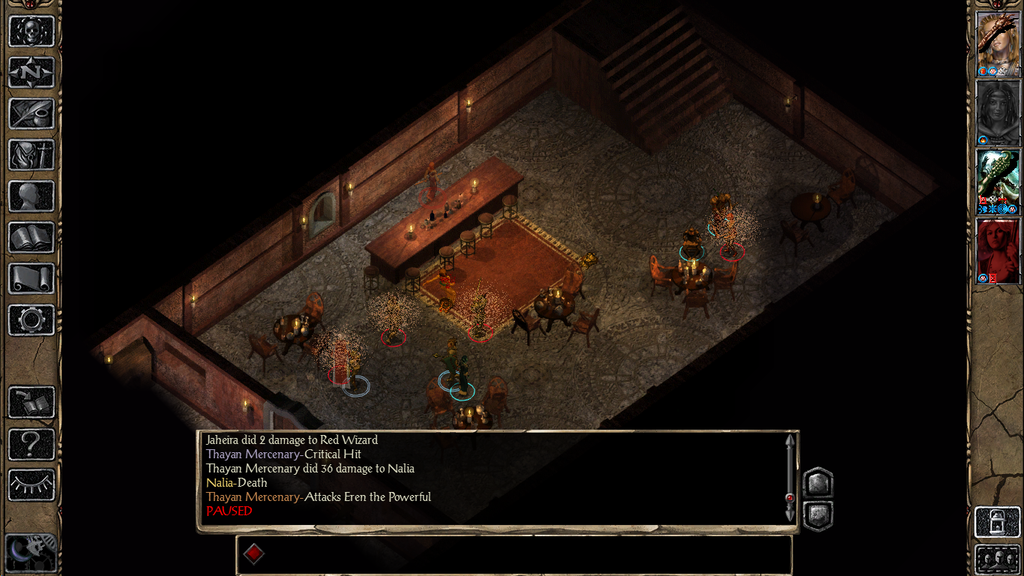Open the mage spellbook
This screenshot has height=576, width=1024.
[31, 237]
